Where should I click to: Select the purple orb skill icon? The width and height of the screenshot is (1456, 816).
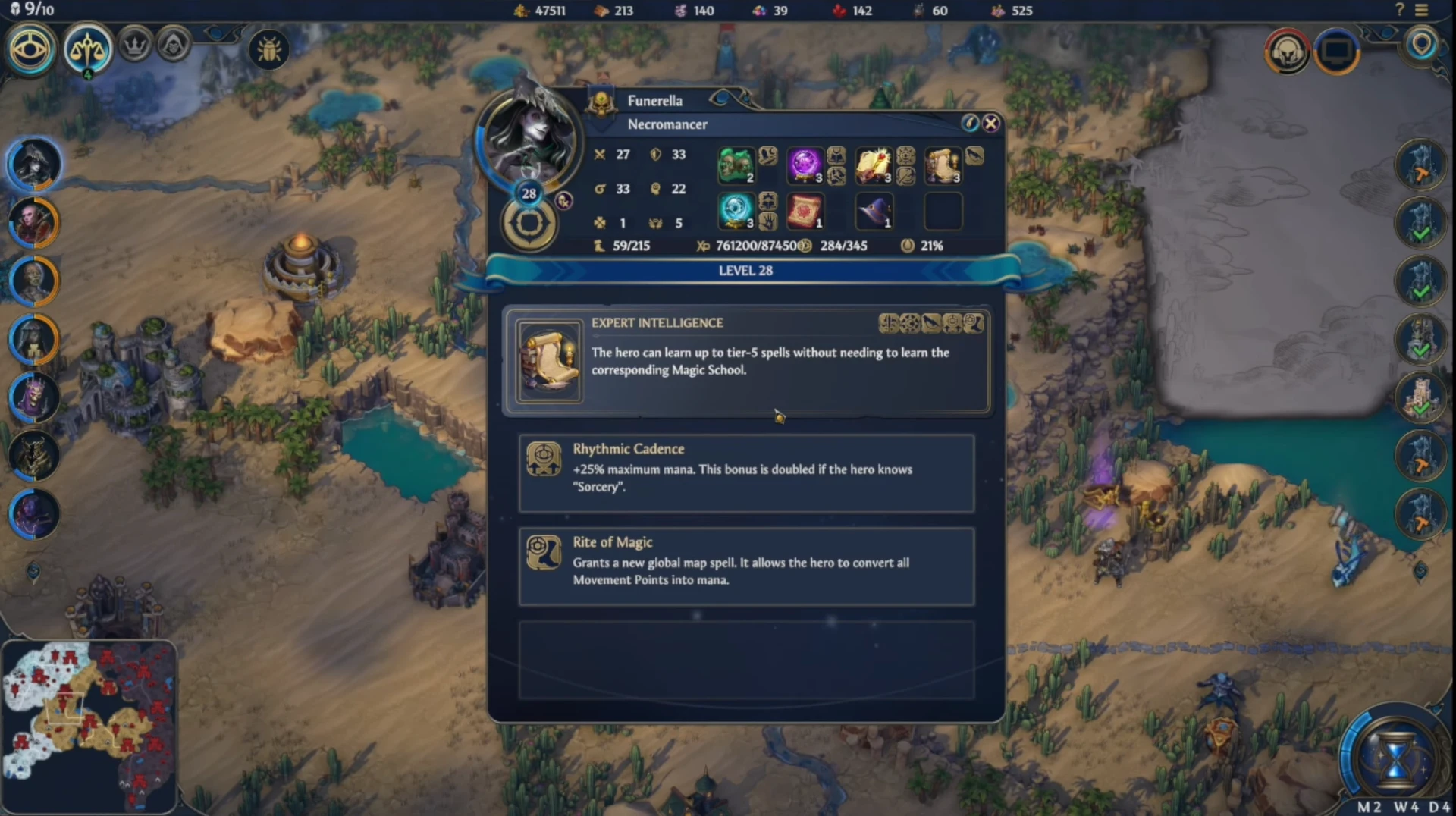pyautogui.click(x=805, y=165)
